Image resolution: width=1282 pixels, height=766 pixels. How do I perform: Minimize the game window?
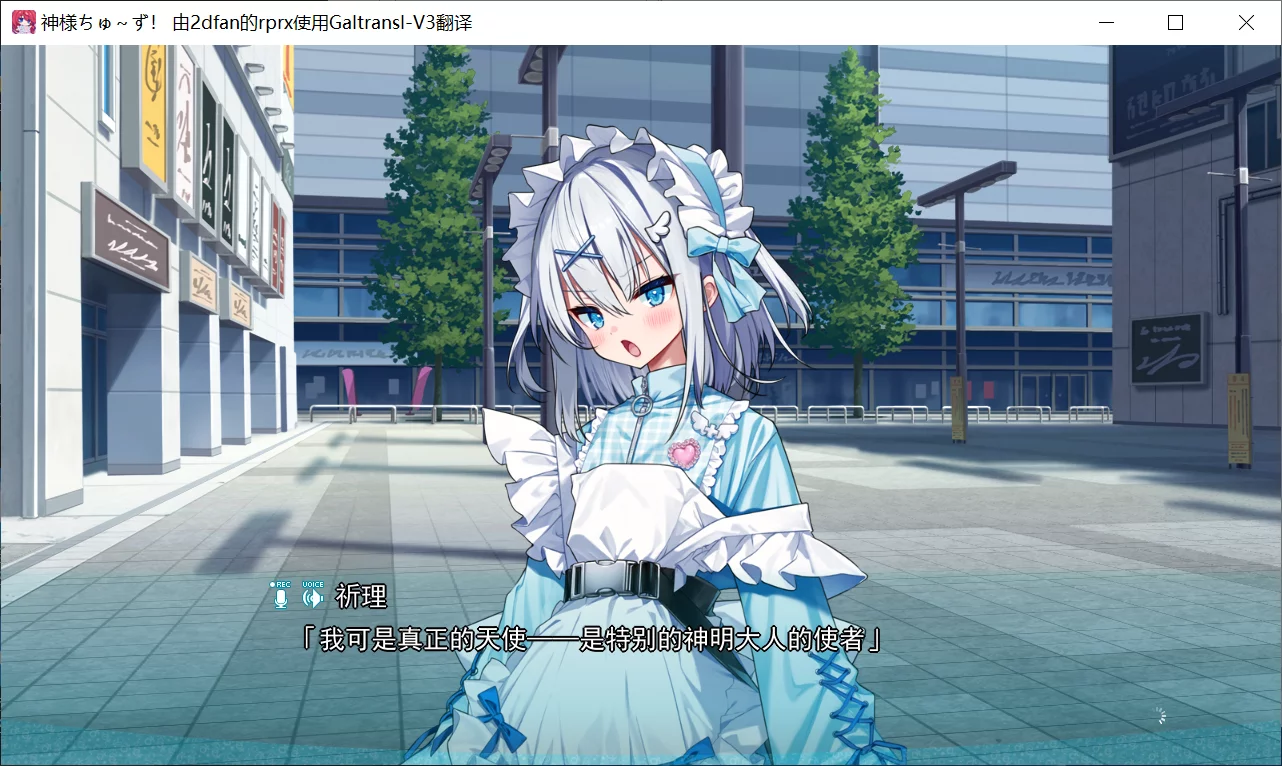tap(1105, 21)
